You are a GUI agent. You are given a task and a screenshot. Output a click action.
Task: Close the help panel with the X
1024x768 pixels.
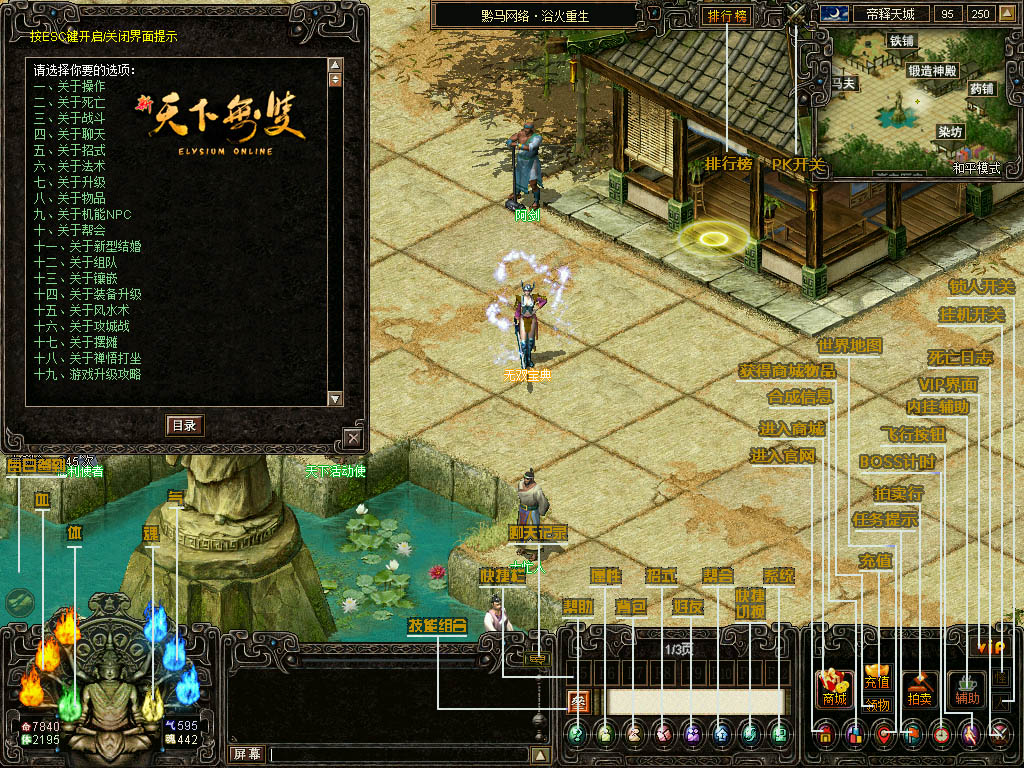click(x=352, y=437)
